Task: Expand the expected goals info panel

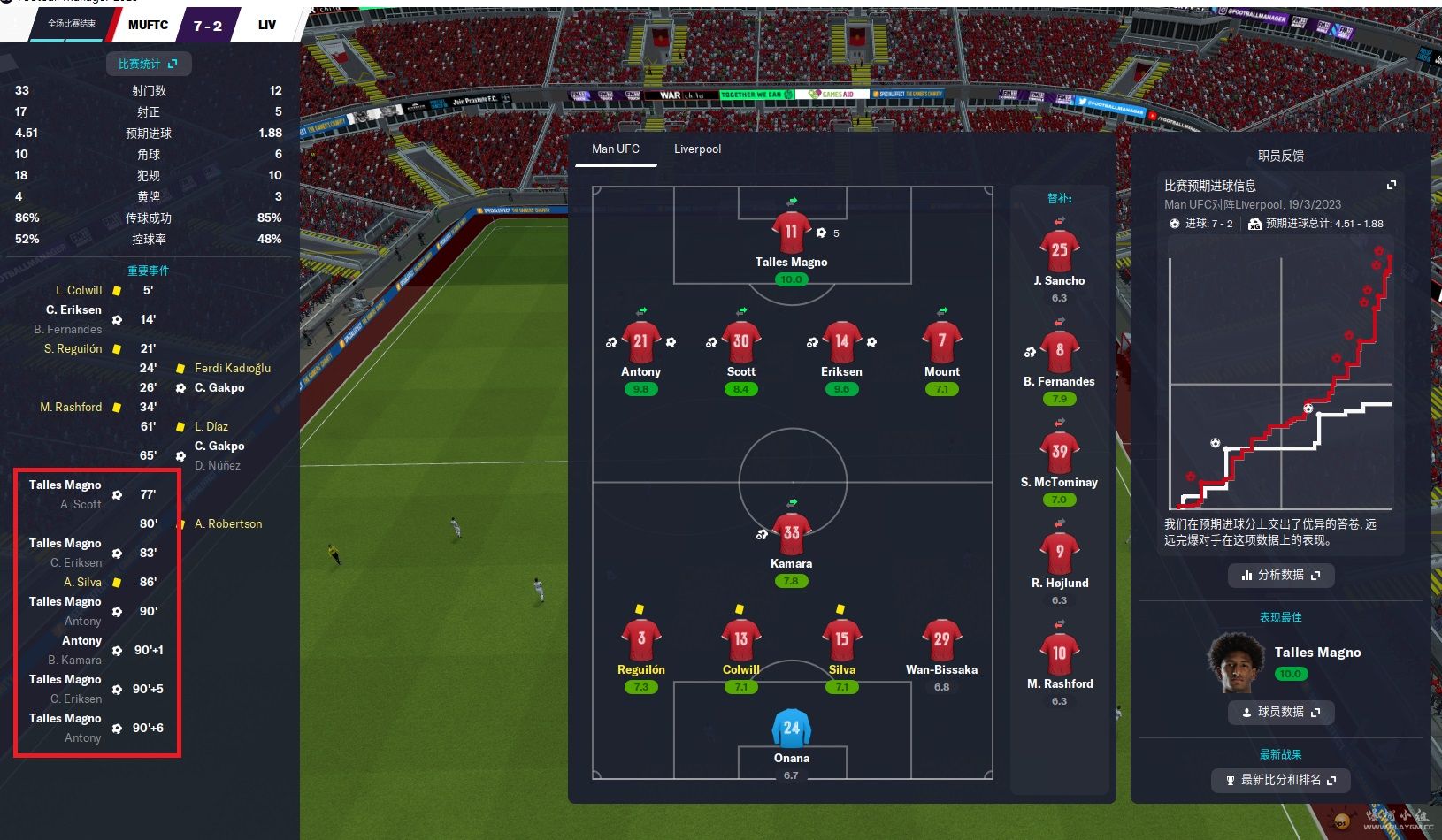Action: click(1391, 185)
